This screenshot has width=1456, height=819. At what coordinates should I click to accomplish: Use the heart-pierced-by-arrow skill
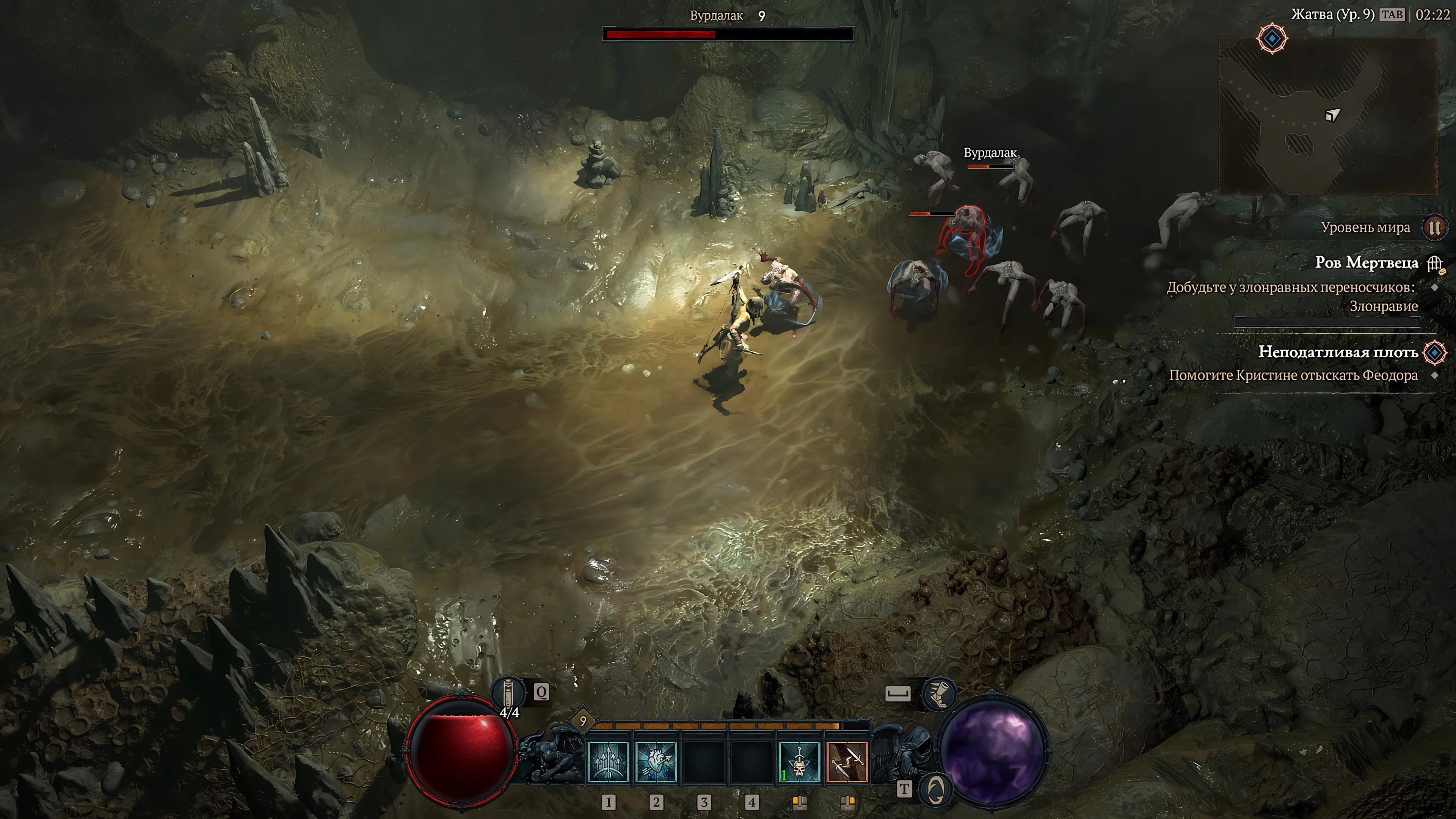pyautogui.click(x=656, y=761)
